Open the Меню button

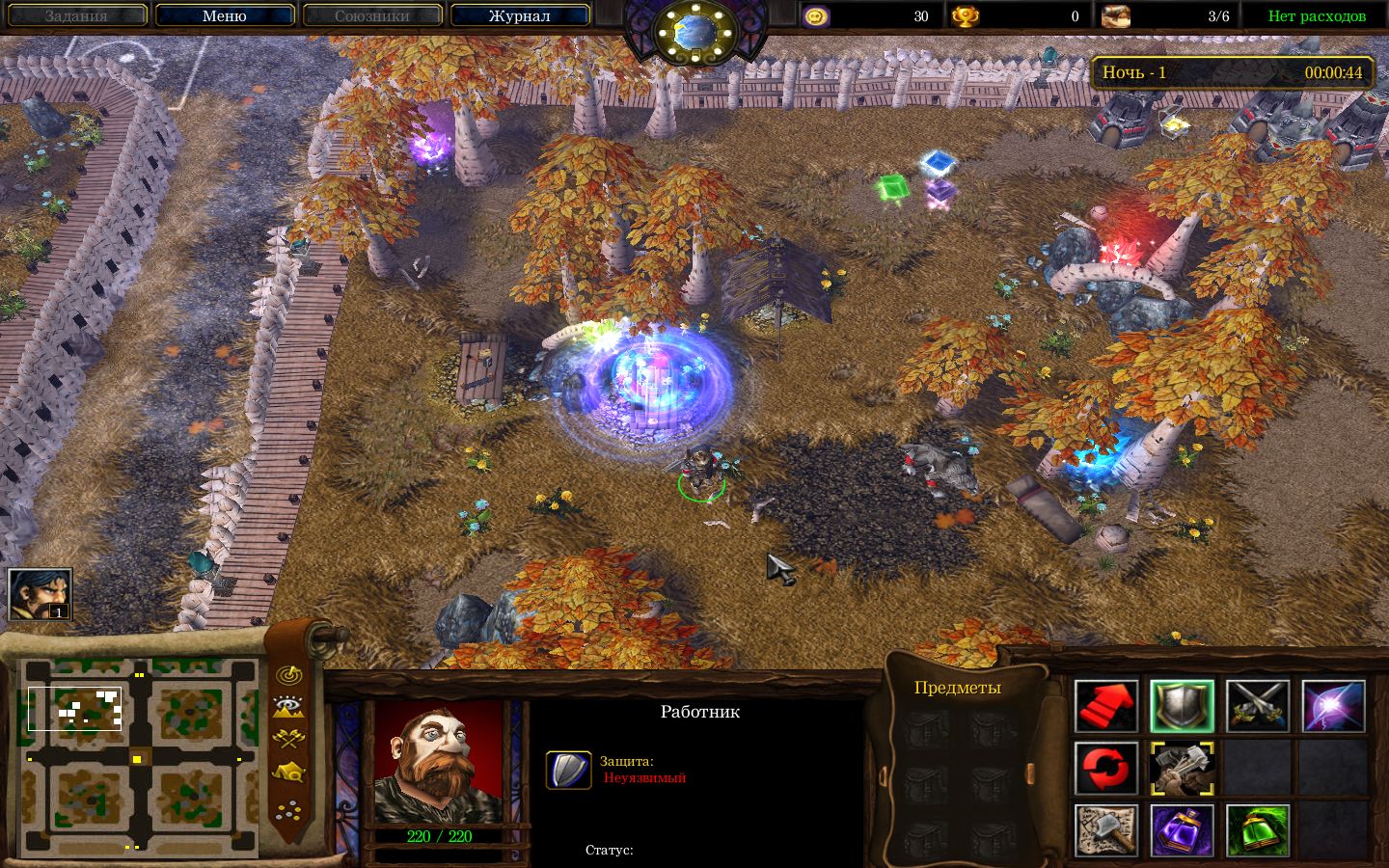point(224,15)
